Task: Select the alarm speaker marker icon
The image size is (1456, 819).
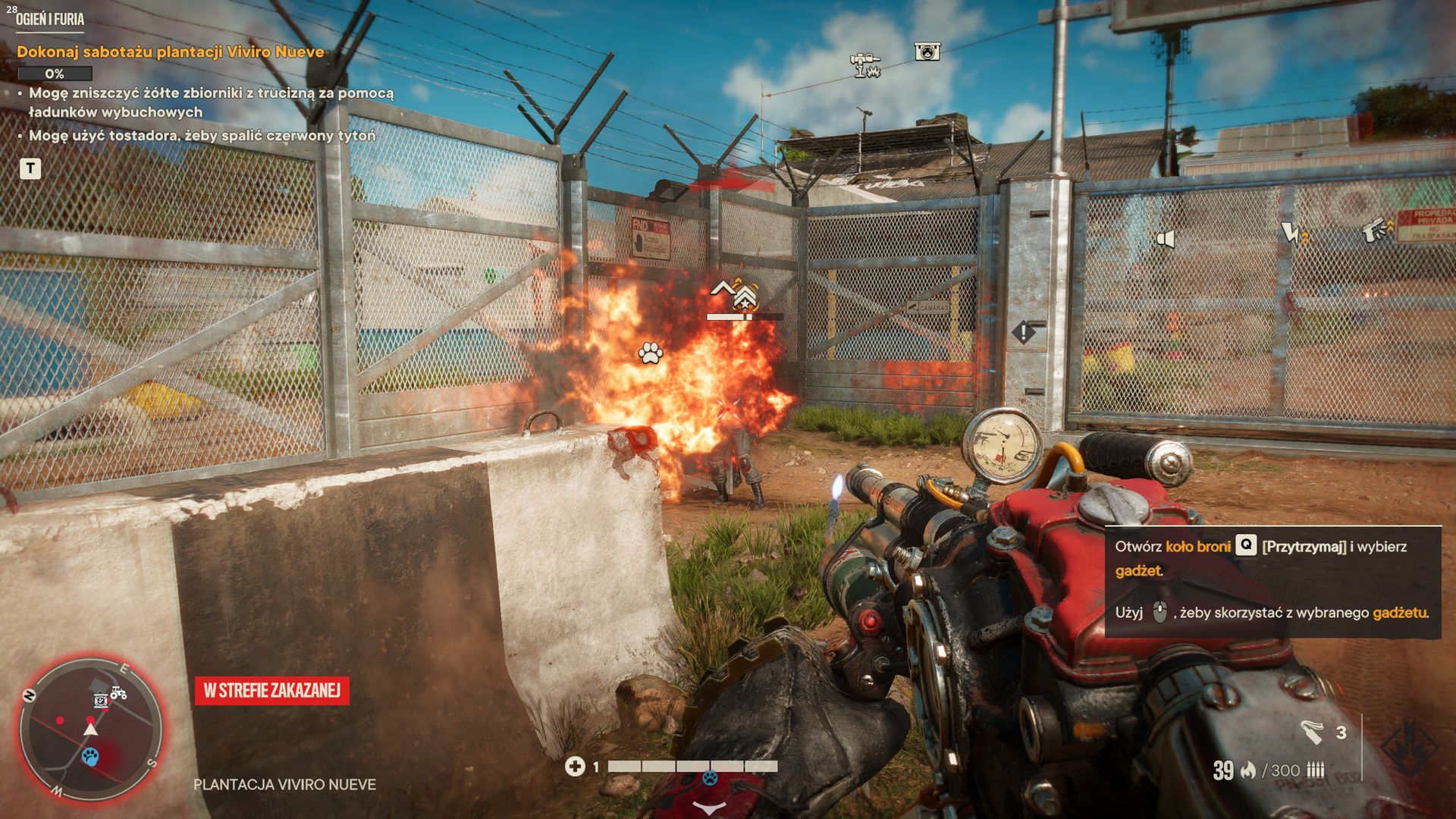Action: (x=1165, y=240)
